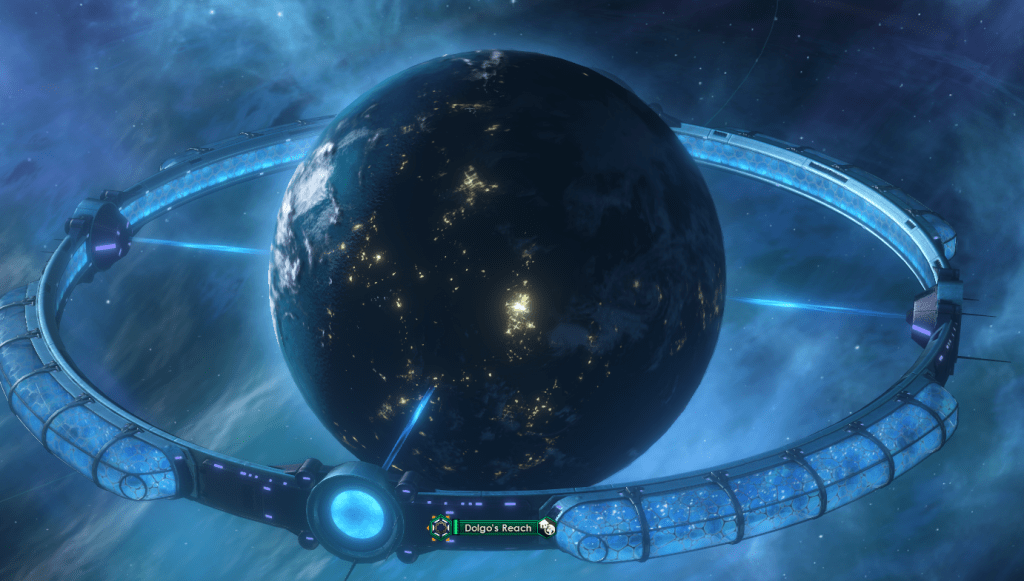Open the colony globe icon on the label
1024x581 pixels.
[x=547, y=526]
